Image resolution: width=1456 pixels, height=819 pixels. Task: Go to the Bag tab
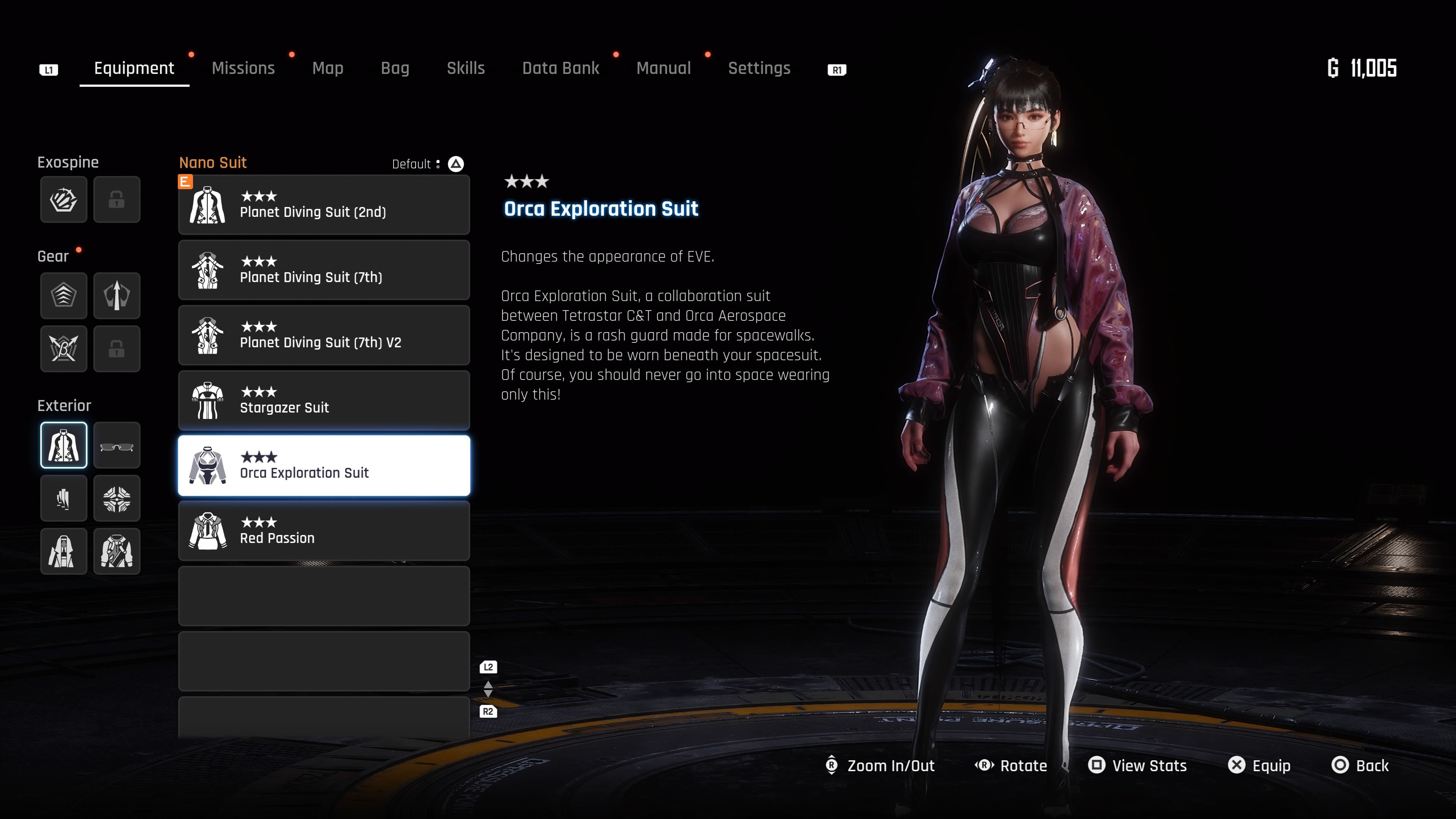(x=395, y=68)
